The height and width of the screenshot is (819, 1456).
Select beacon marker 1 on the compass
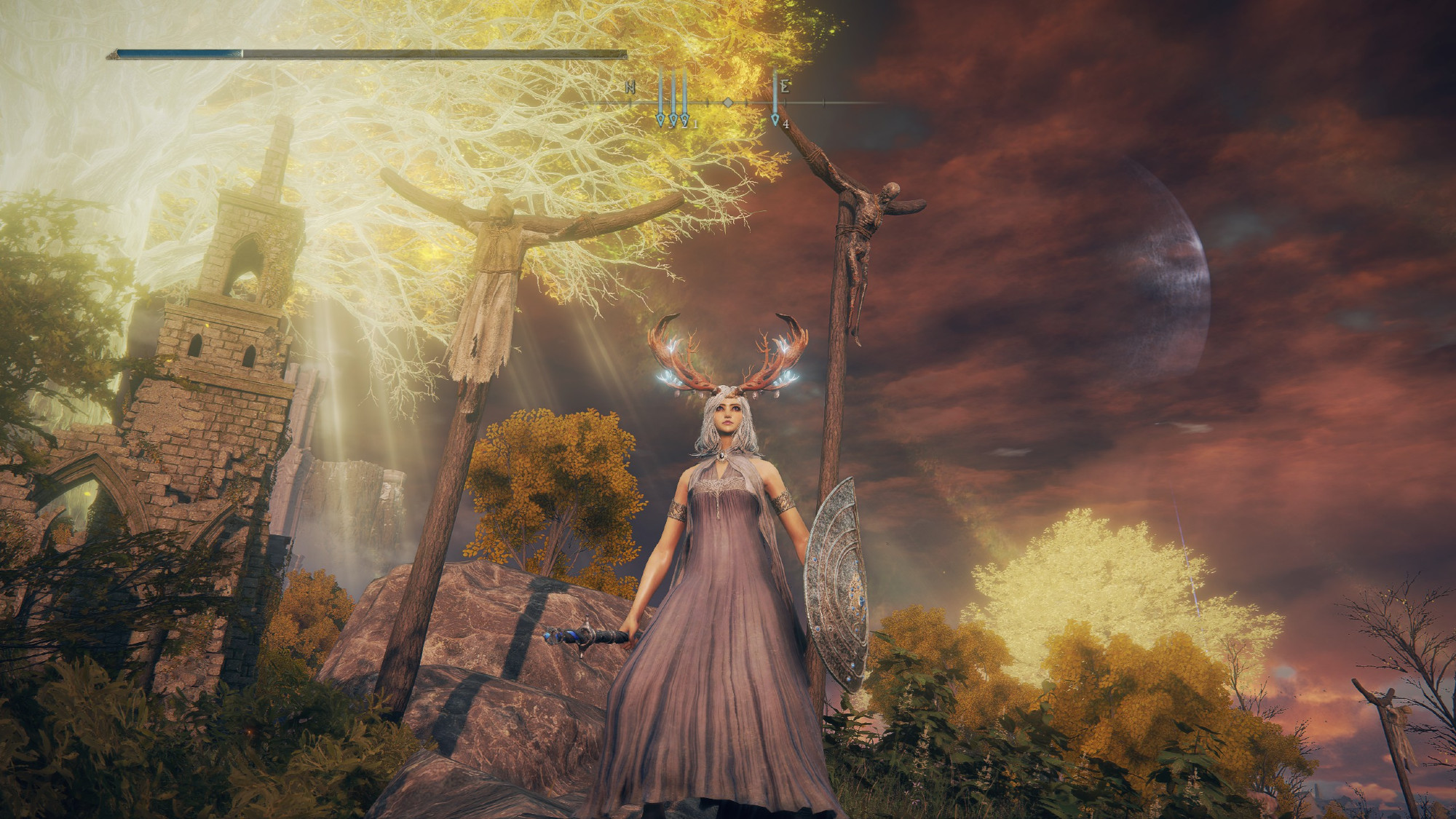coord(685,119)
